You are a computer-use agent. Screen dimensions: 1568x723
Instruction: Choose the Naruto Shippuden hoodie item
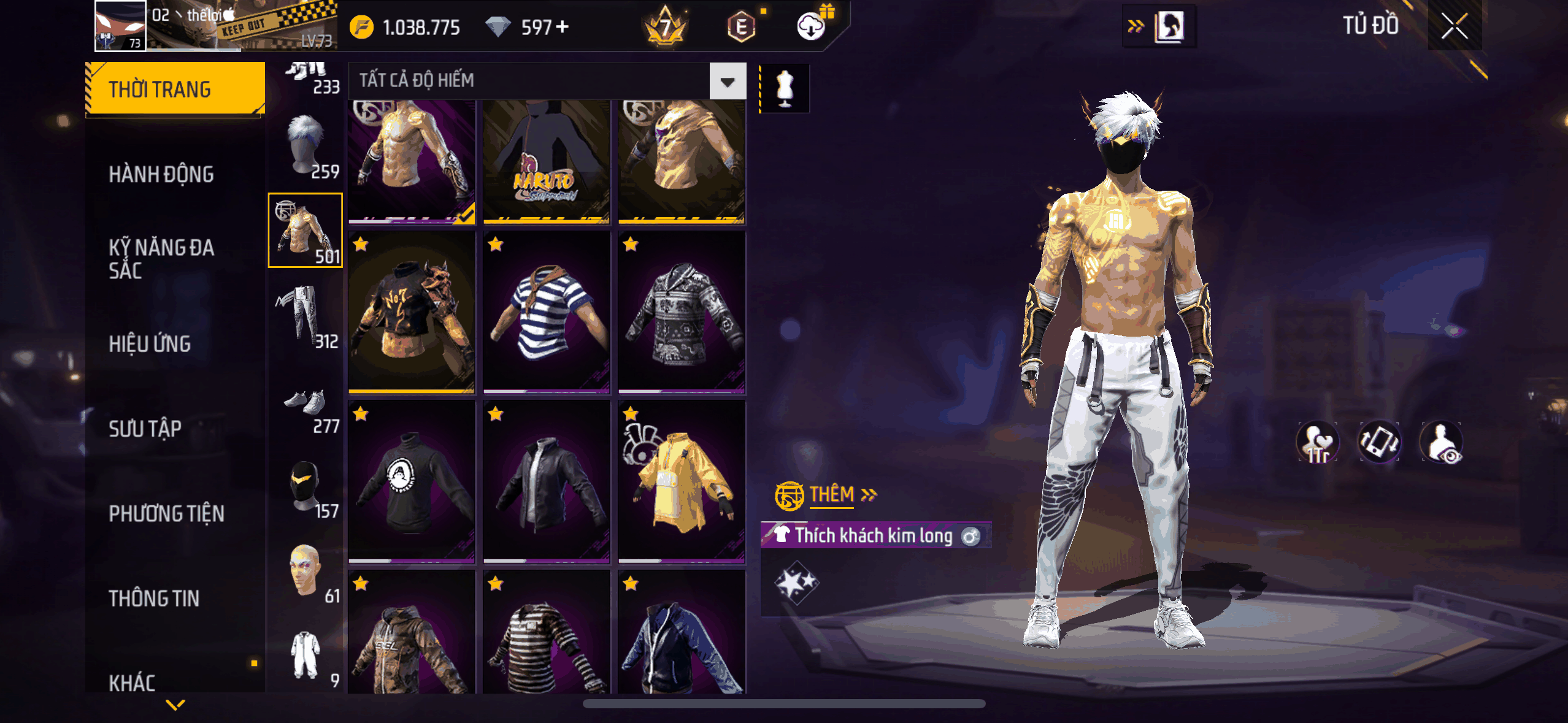(546, 161)
